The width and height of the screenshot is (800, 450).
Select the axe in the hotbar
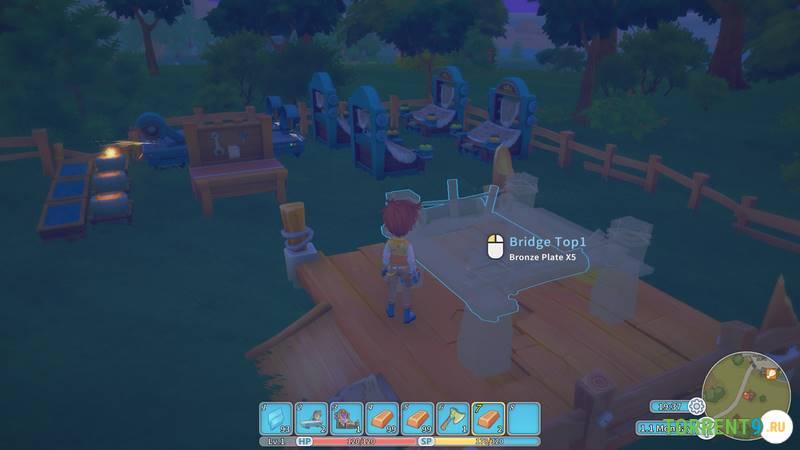(452, 418)
